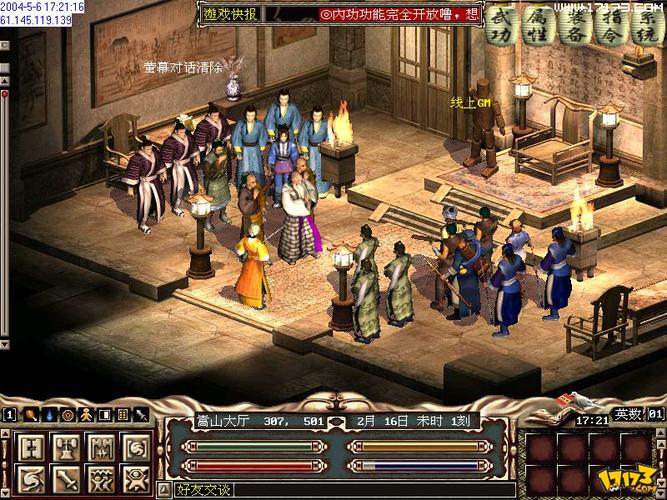This screenshot has height=500, width=667.
Task: Select the drumstick food toolbar icon
Action: [30, 415]
